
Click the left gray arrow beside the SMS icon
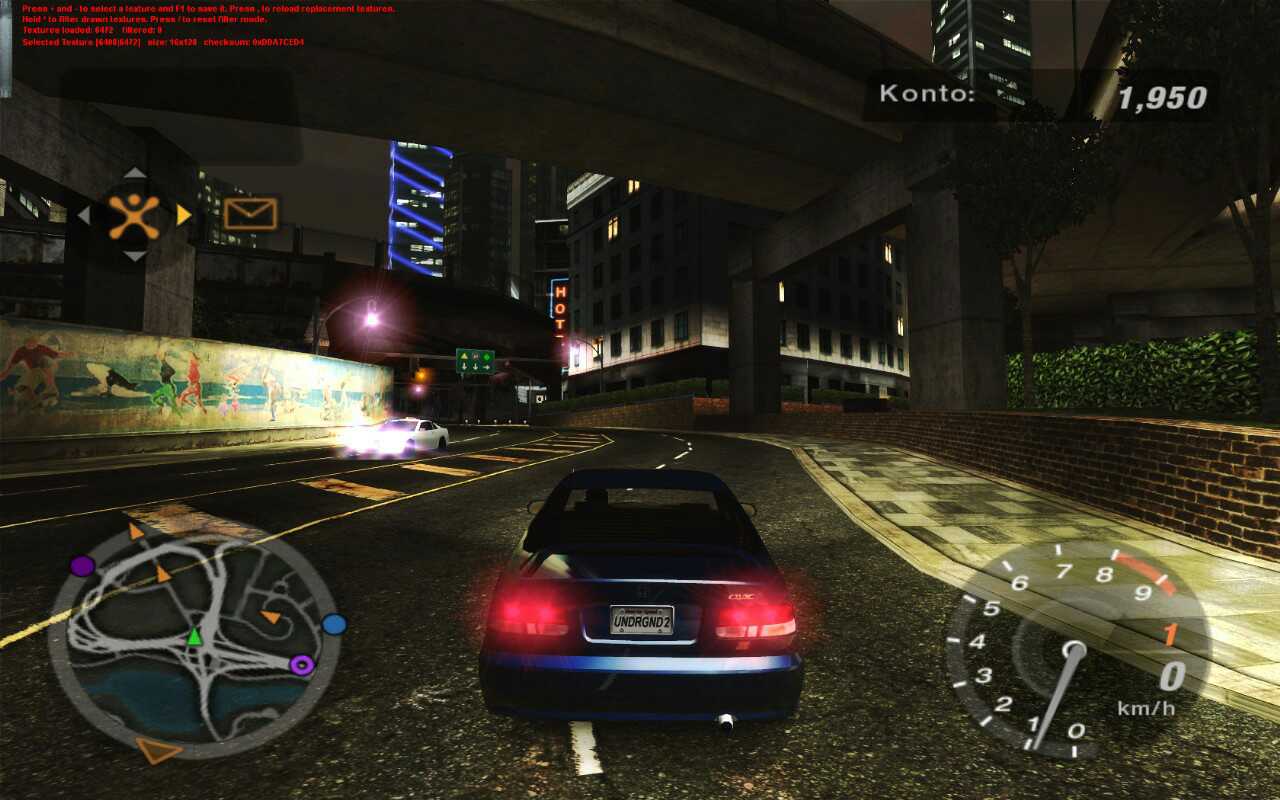pos(83,213)
